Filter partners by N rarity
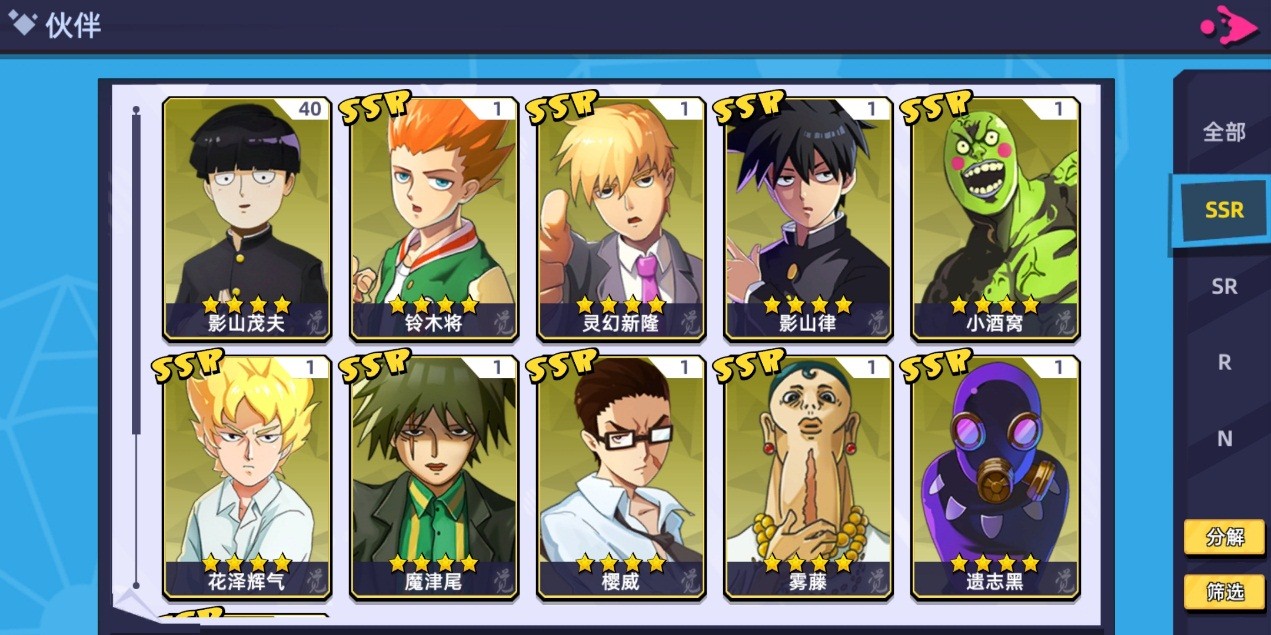This screenshot has height=635, width=1271. coord(1224,438)
